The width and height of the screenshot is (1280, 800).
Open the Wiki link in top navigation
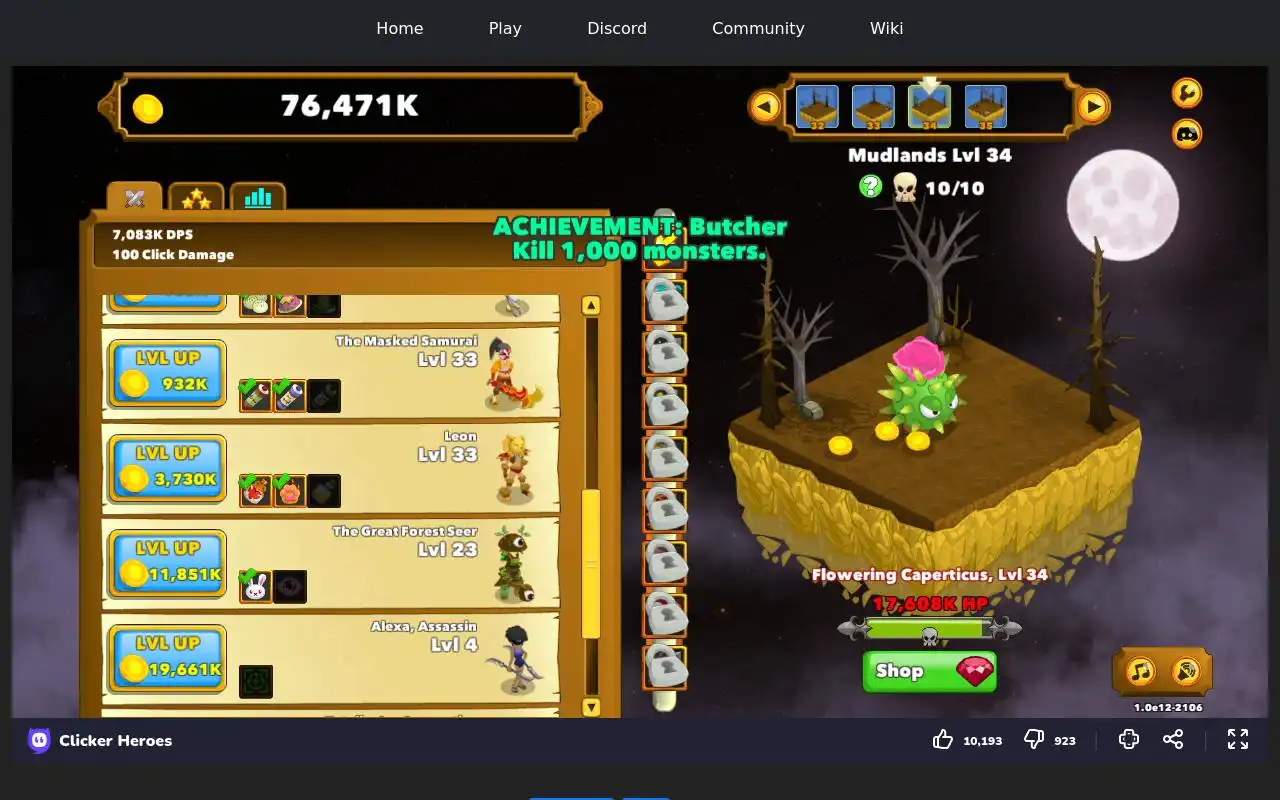(886, 28)
